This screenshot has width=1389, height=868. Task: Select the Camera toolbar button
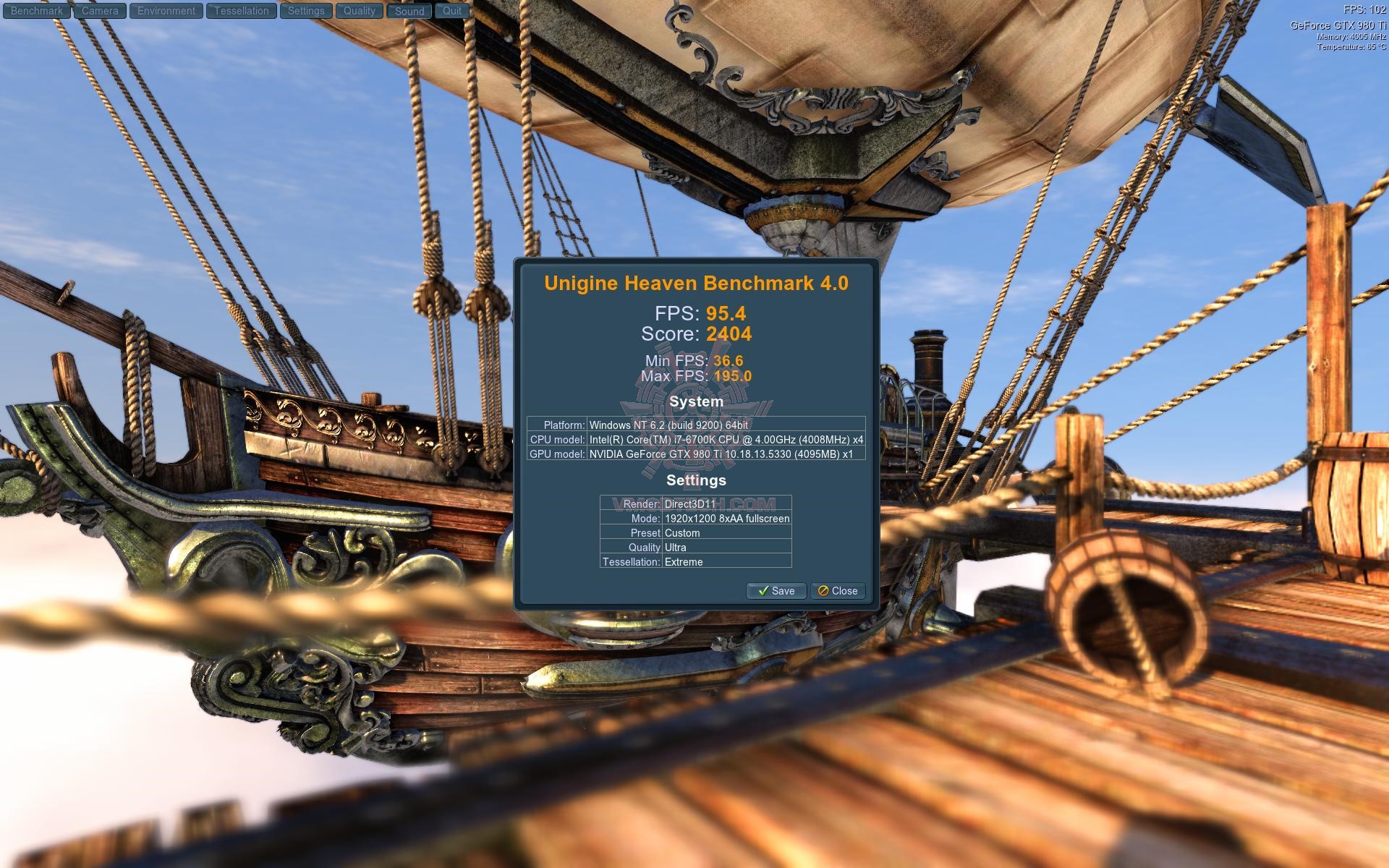(x=100, y=11)
